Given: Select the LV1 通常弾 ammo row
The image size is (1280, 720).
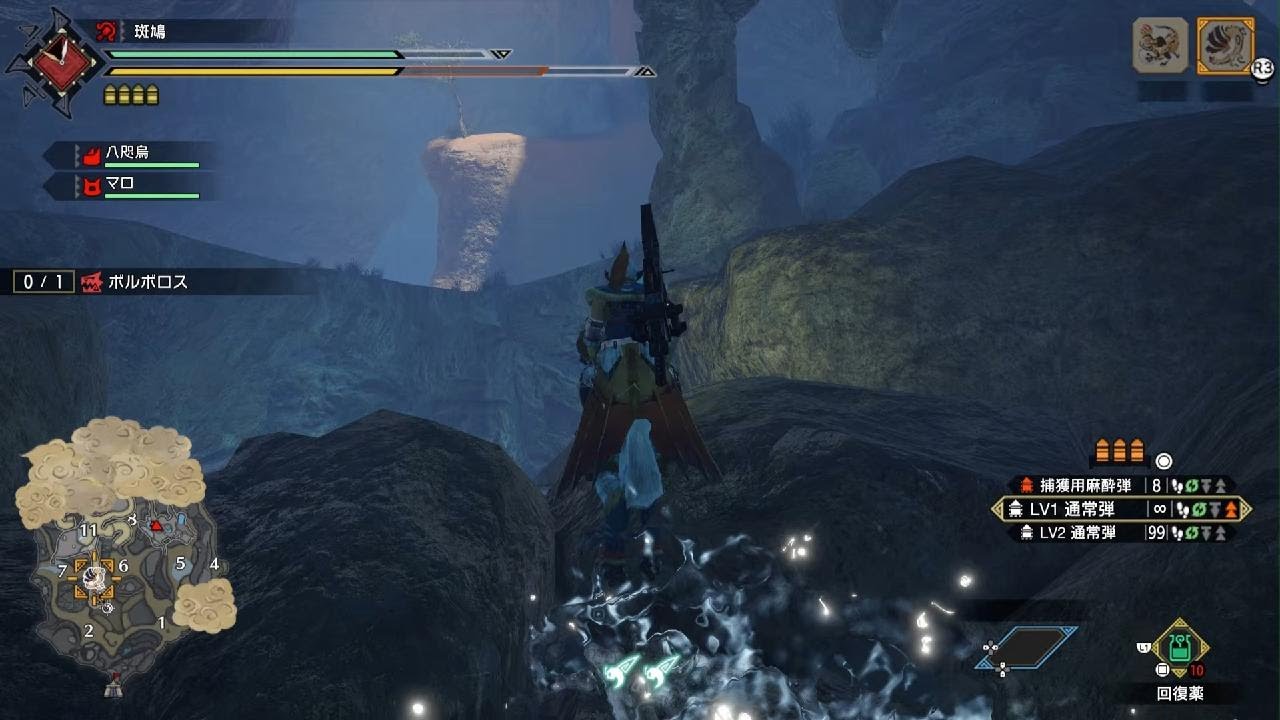Looking at the screenshot, I should pos(1120,509).
